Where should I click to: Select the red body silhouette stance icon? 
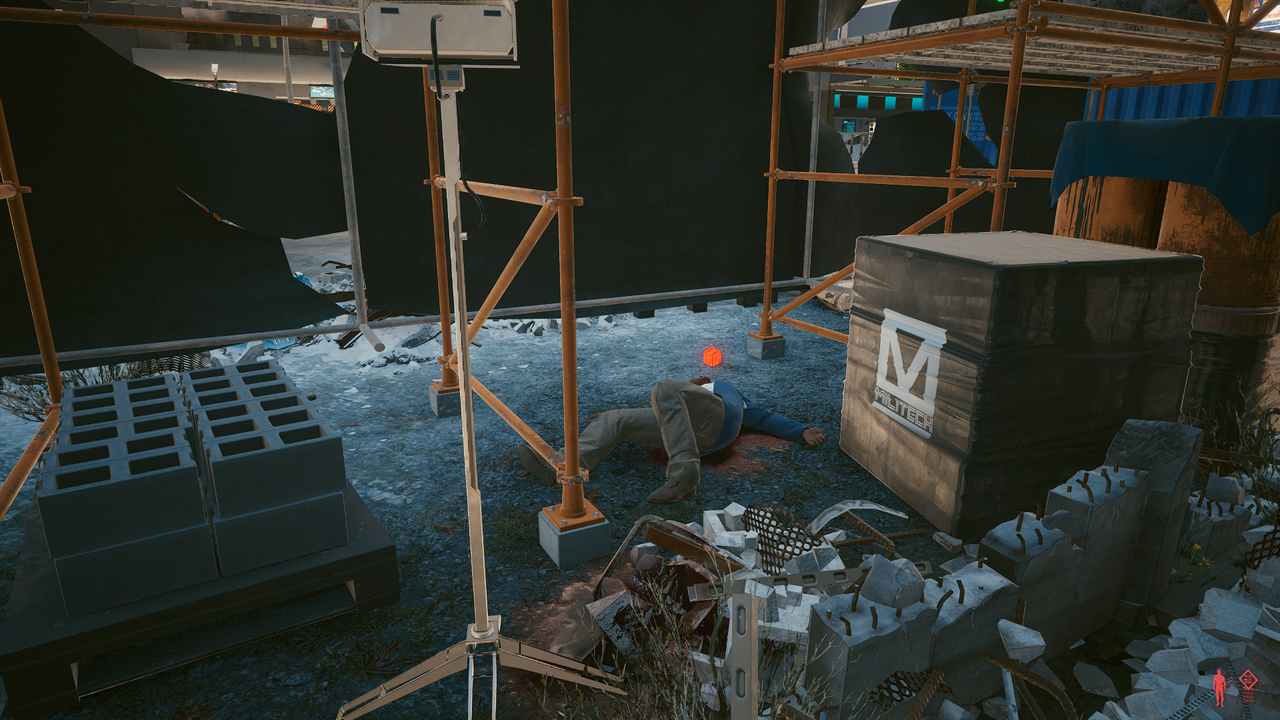coord(1219,687)
